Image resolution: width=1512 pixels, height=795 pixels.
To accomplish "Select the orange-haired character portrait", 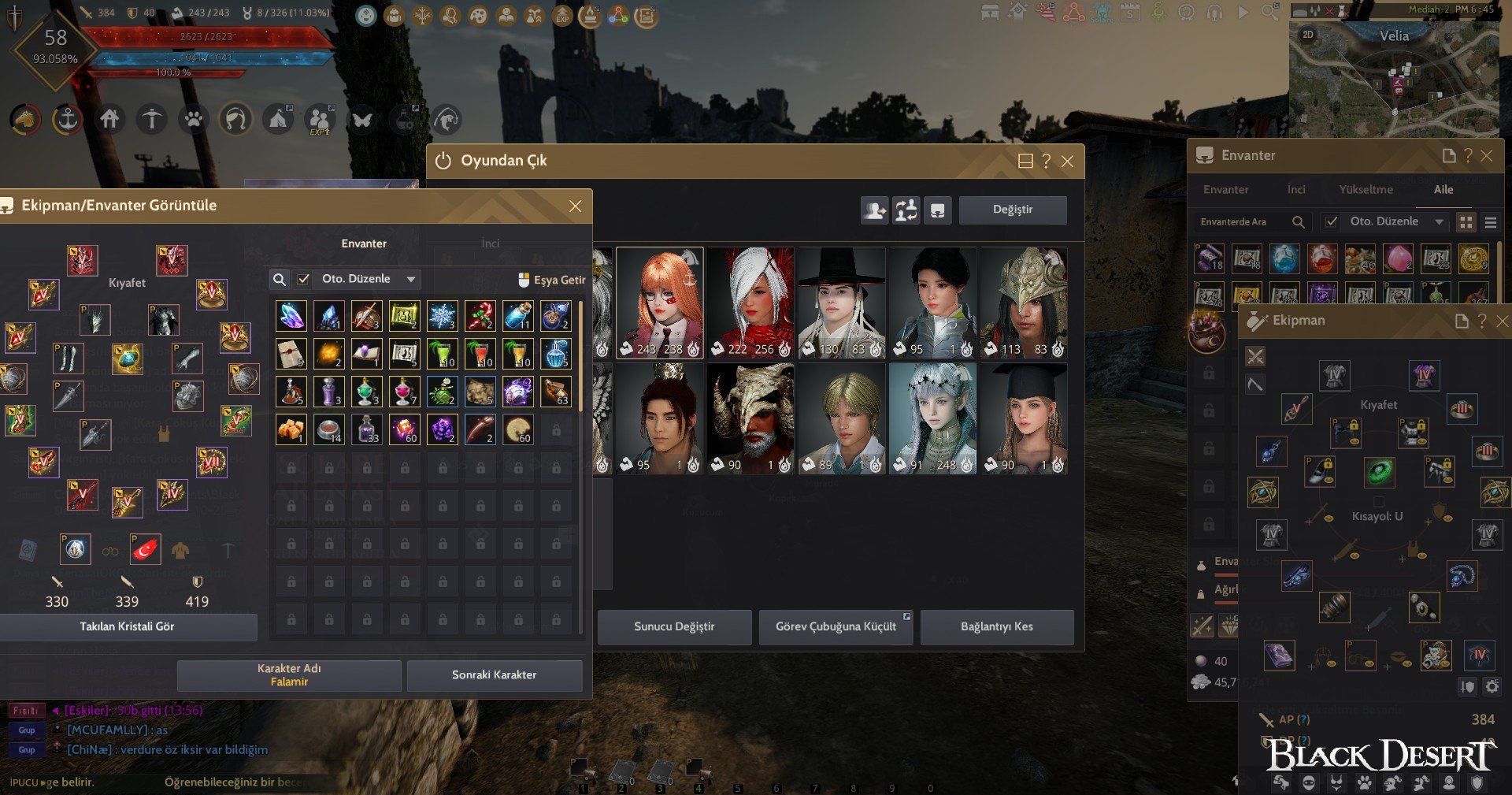I will [660, 303].
